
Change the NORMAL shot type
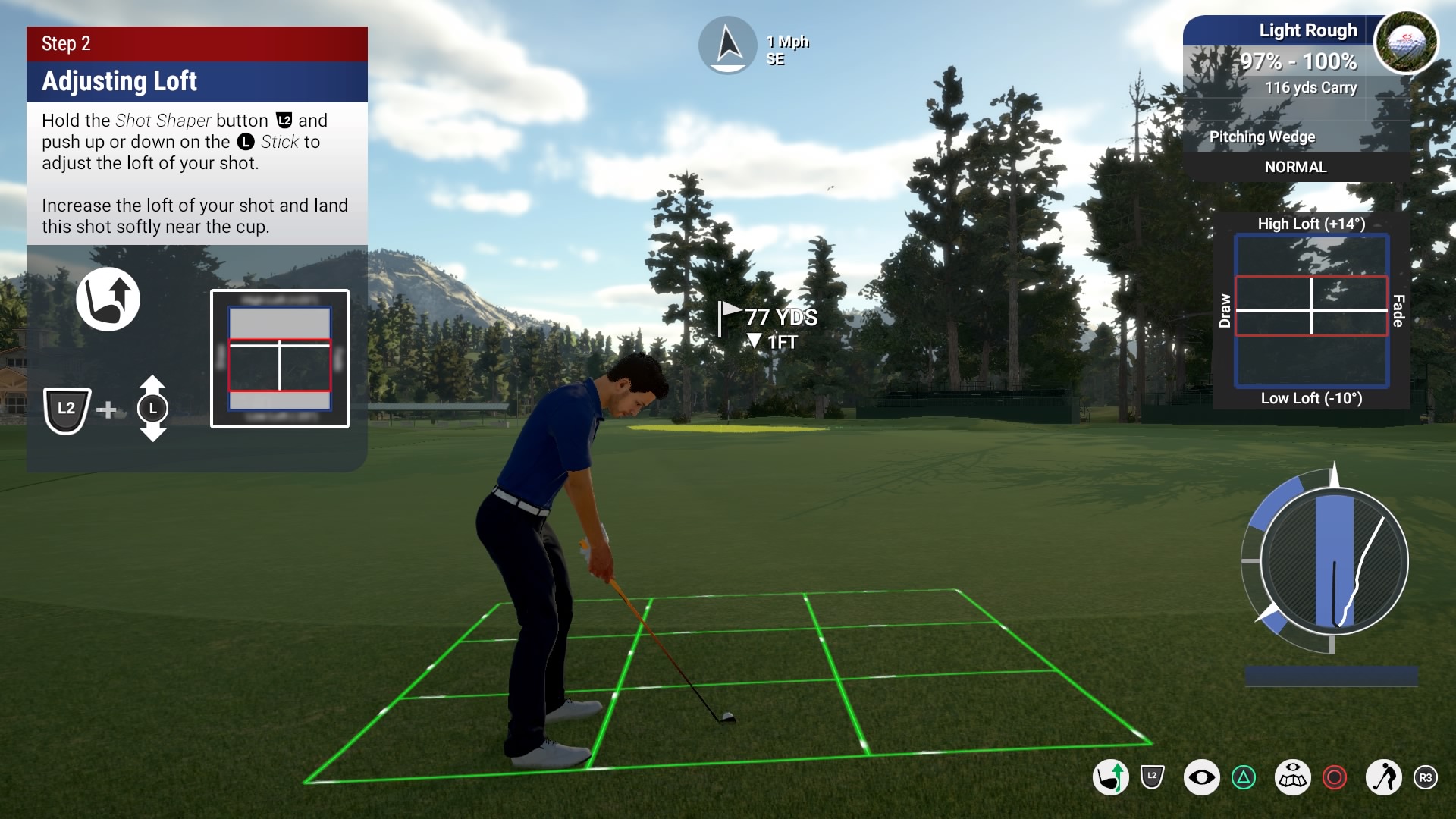click(1295, 167)
